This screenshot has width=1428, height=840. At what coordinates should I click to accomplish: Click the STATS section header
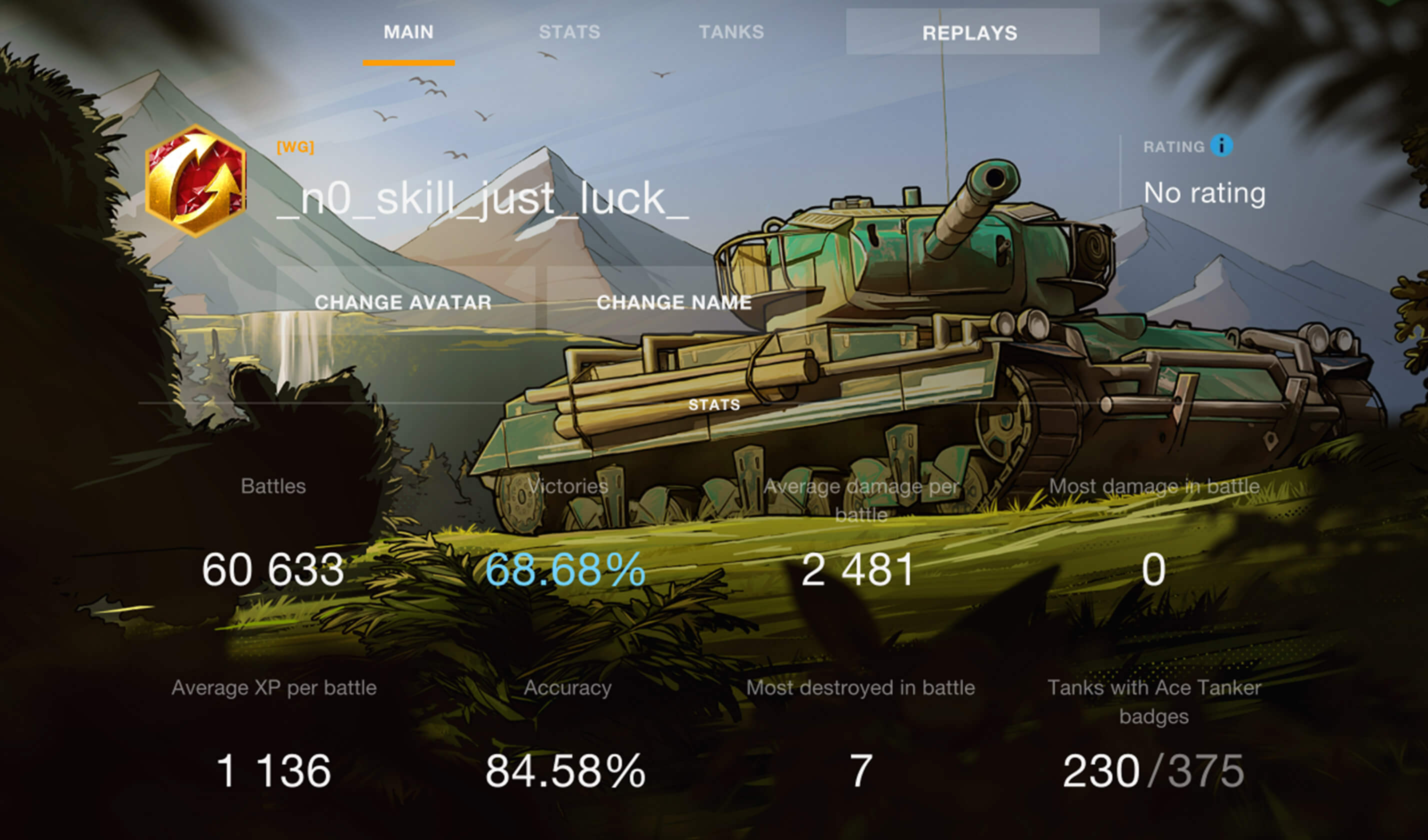(713, 404)
